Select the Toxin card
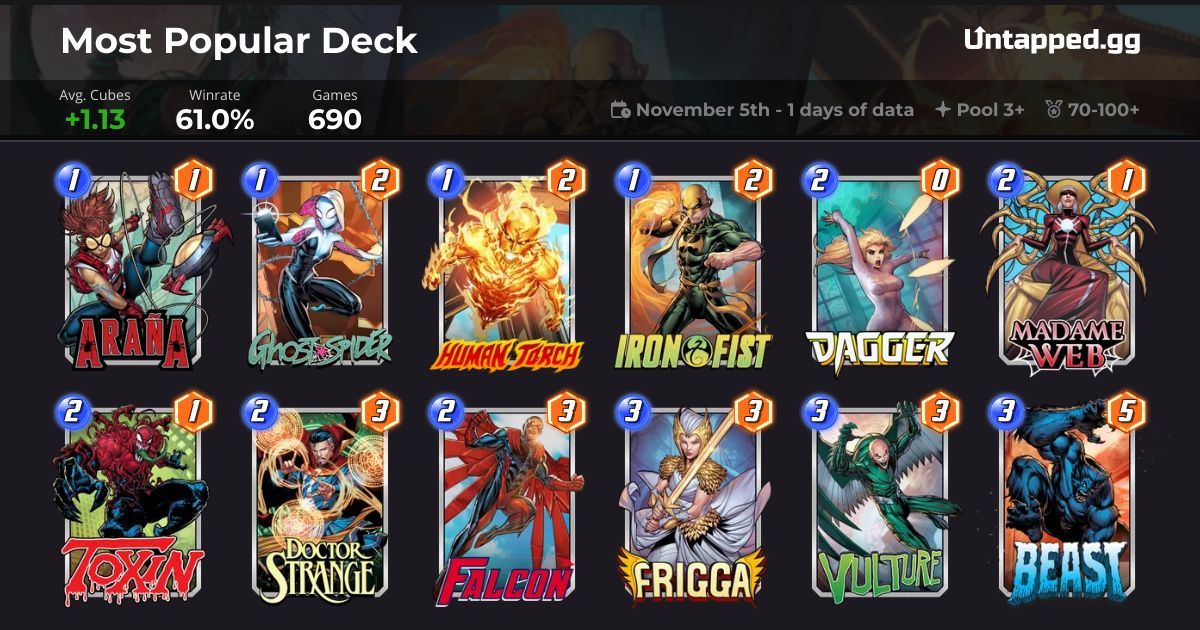Image resolution: width=1200 pixels, height=630 pixels. (x=132, y=505)
